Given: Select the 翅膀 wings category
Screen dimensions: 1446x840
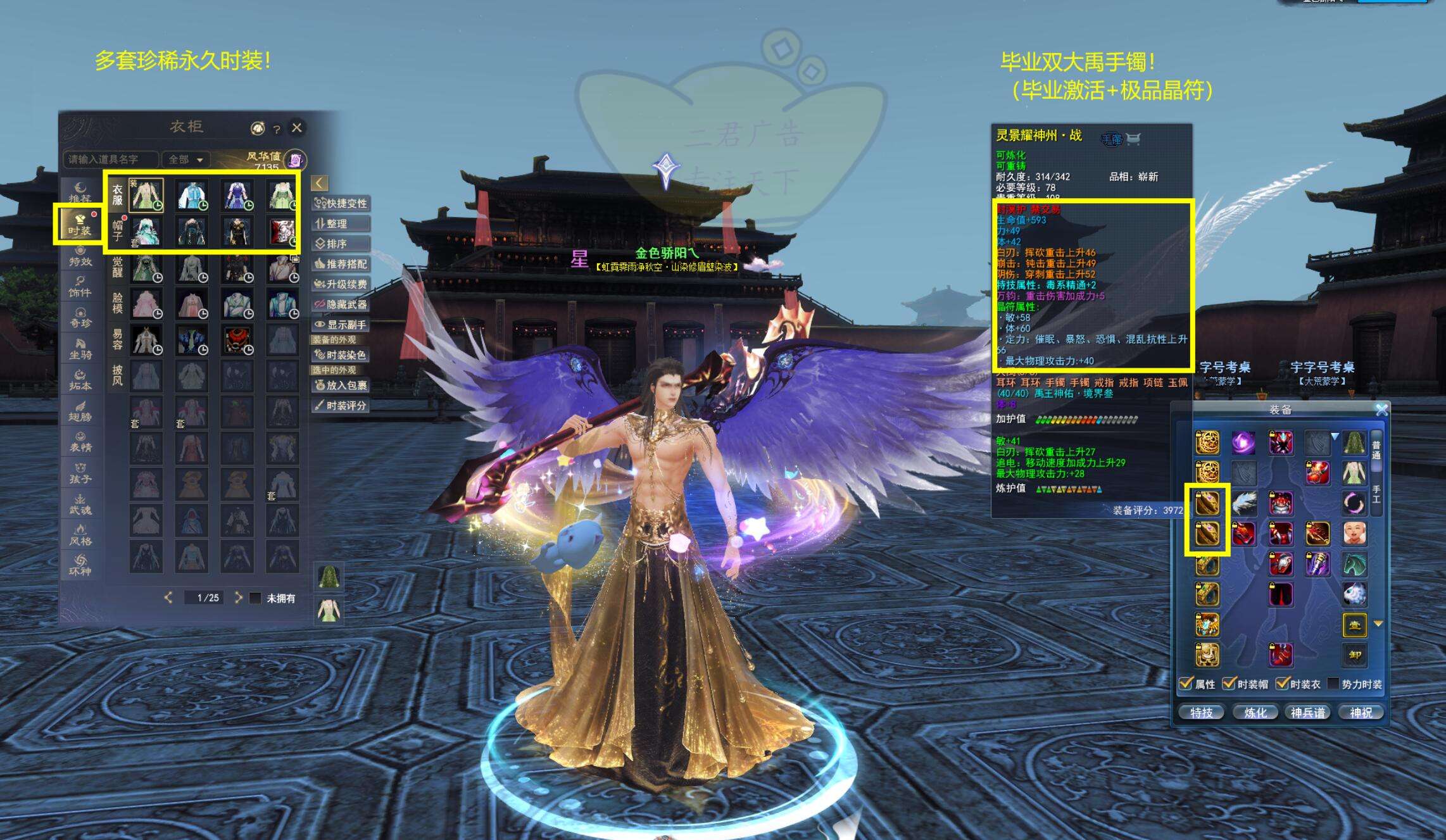Looking at the screenshot, I should click(x=80, y=410).
